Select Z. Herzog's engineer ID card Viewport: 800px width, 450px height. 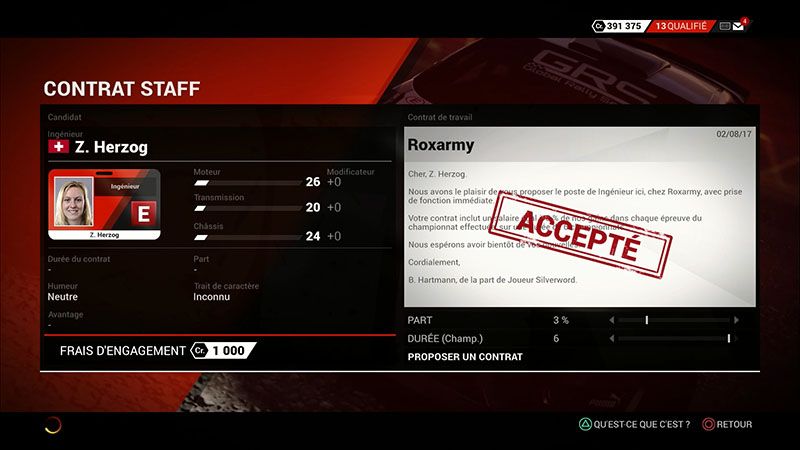tap(104, 206)
